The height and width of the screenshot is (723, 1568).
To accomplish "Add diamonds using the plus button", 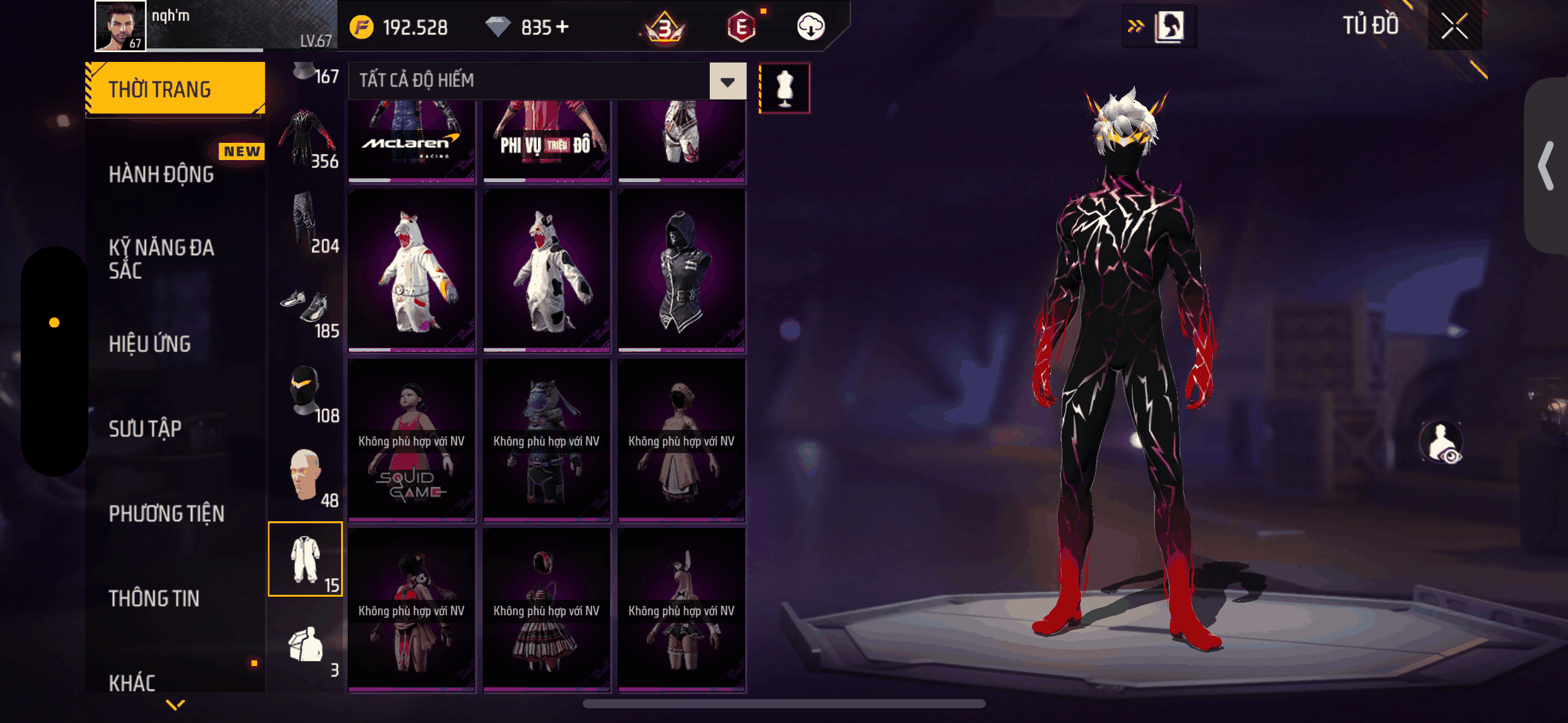I will (562, 27).
